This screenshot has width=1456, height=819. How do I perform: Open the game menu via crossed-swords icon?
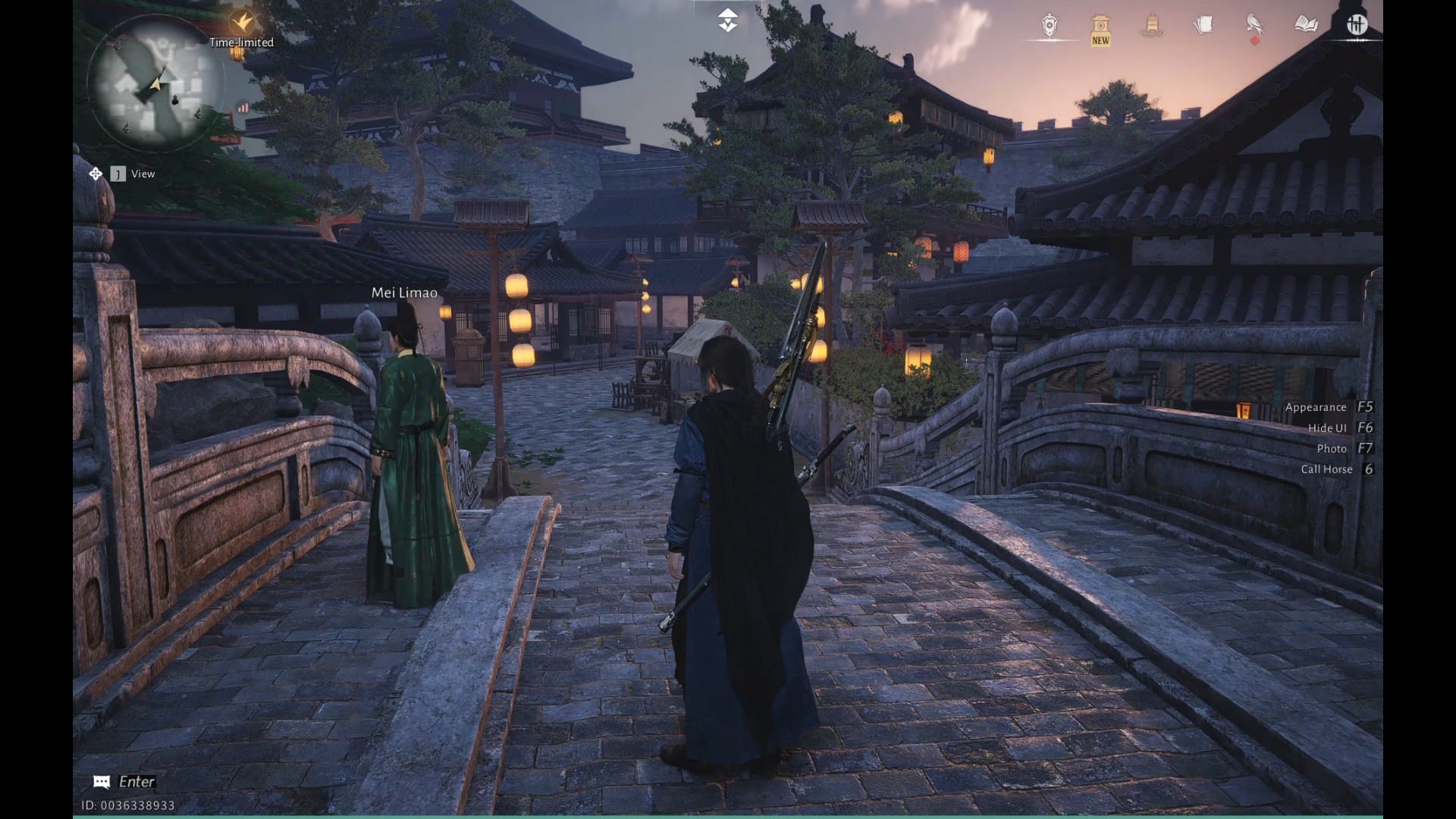(x=1356, y=25)
